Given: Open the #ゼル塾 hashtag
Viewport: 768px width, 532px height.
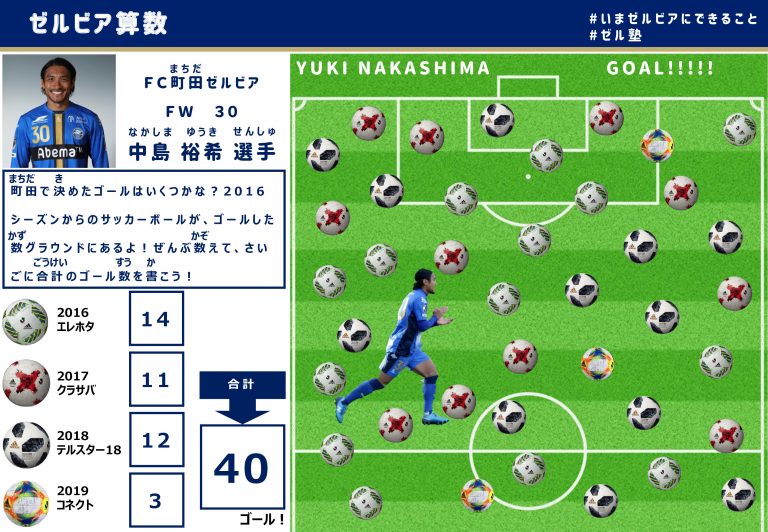Looking at the screenshot, I should tap(616, 35).
